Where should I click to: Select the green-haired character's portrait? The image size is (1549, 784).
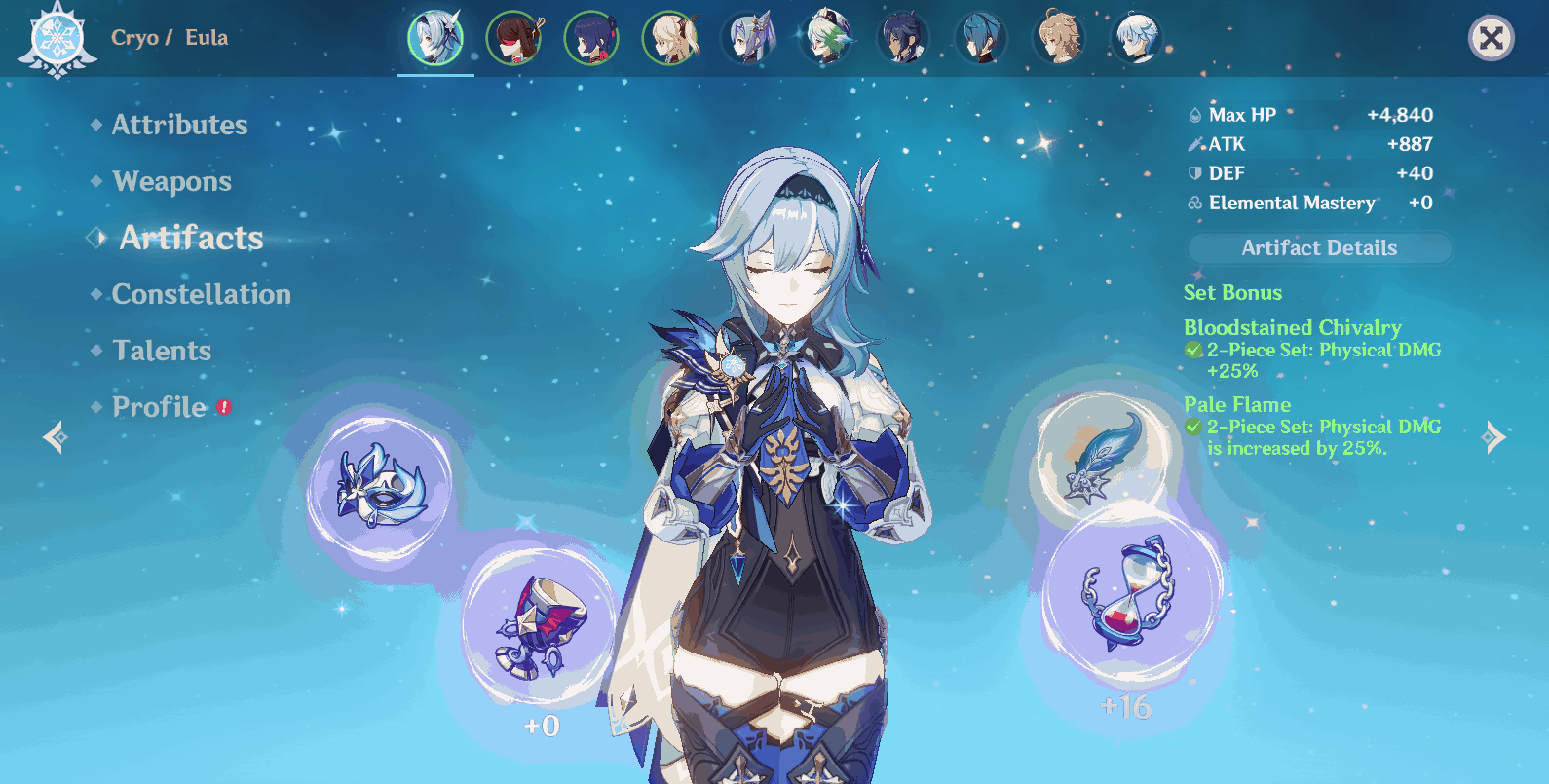point(825,39)
